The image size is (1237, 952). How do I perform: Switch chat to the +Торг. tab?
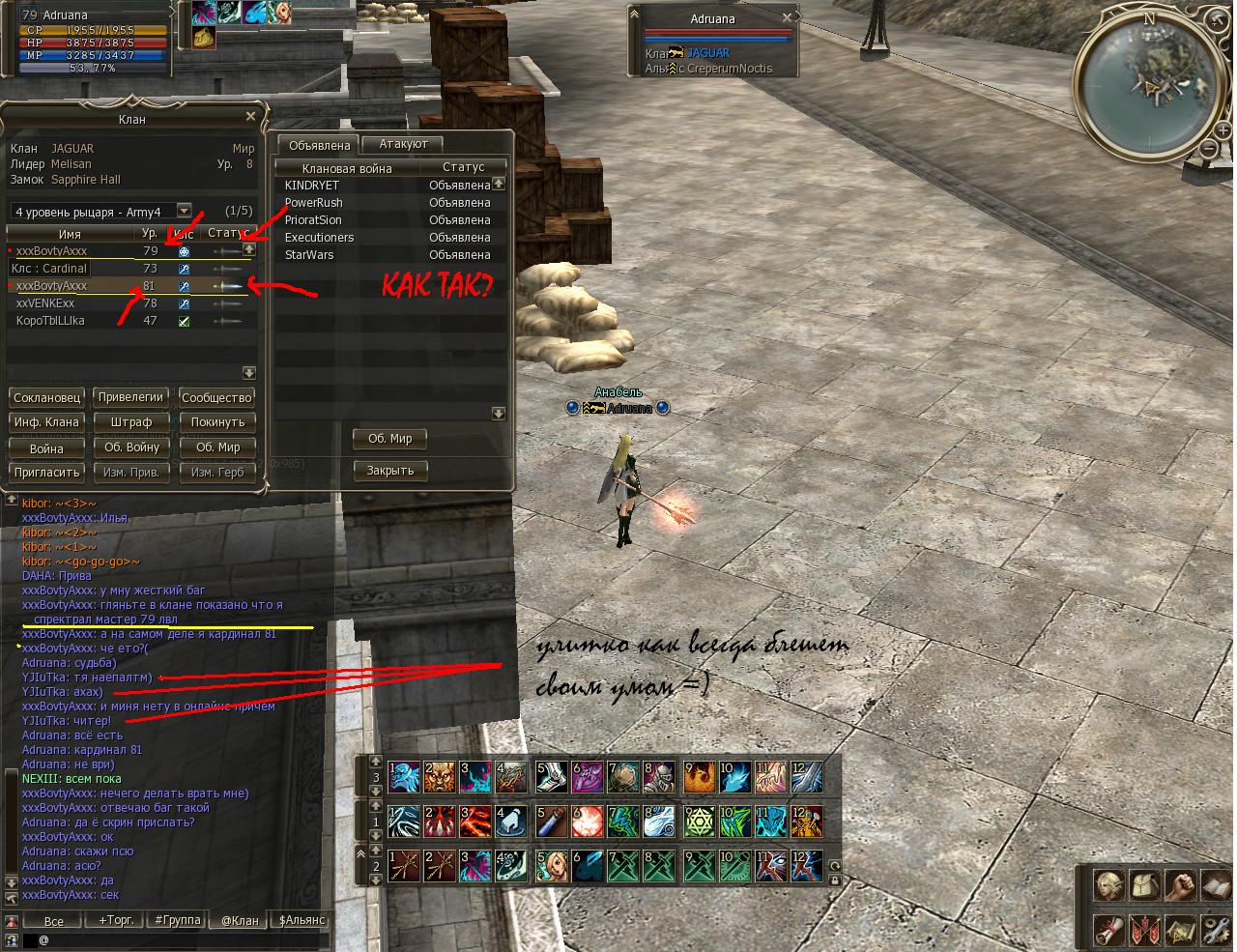tap(116, 920)
